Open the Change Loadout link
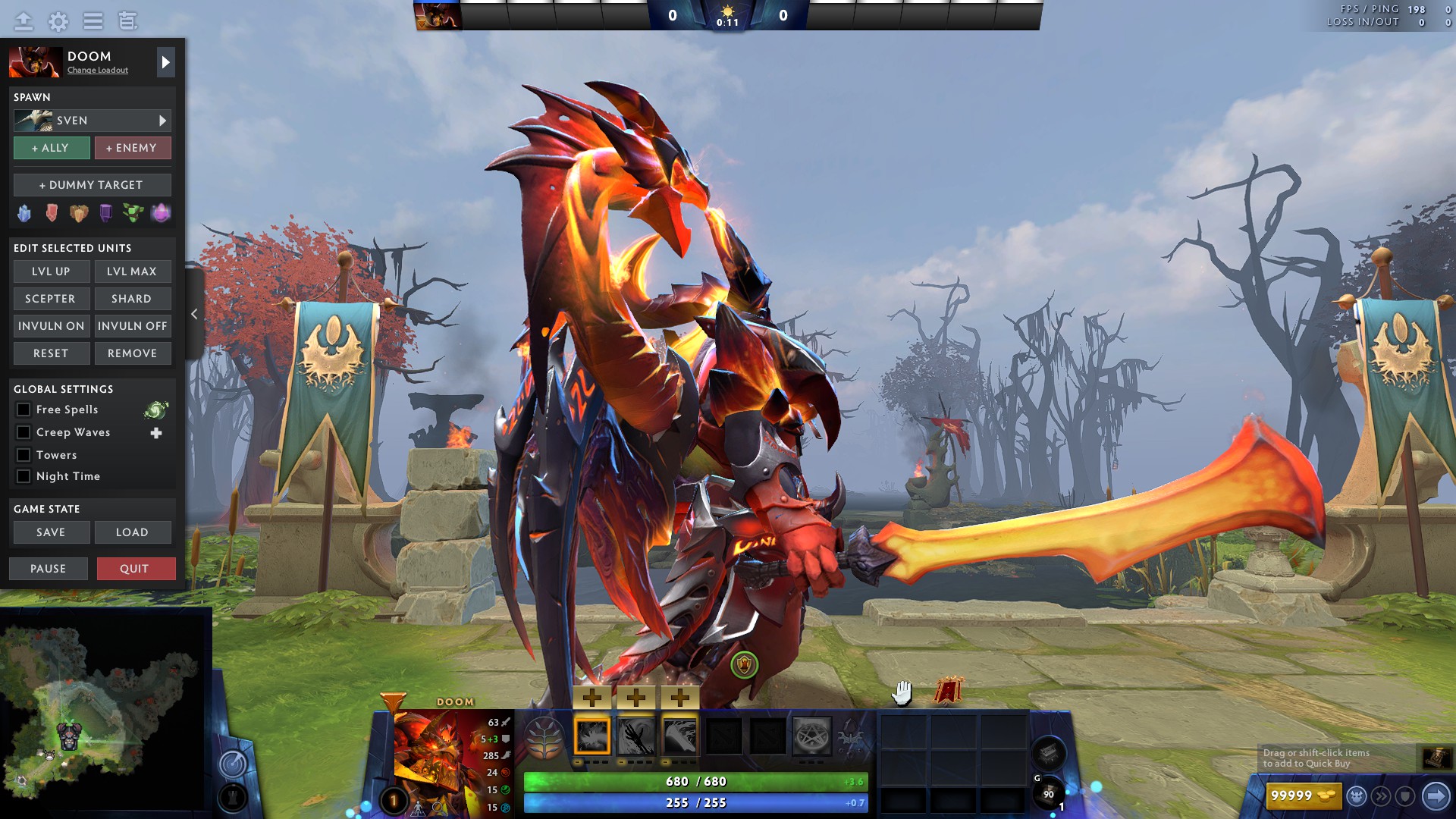This screenshot has height=819, width=1456. point(96,71)
